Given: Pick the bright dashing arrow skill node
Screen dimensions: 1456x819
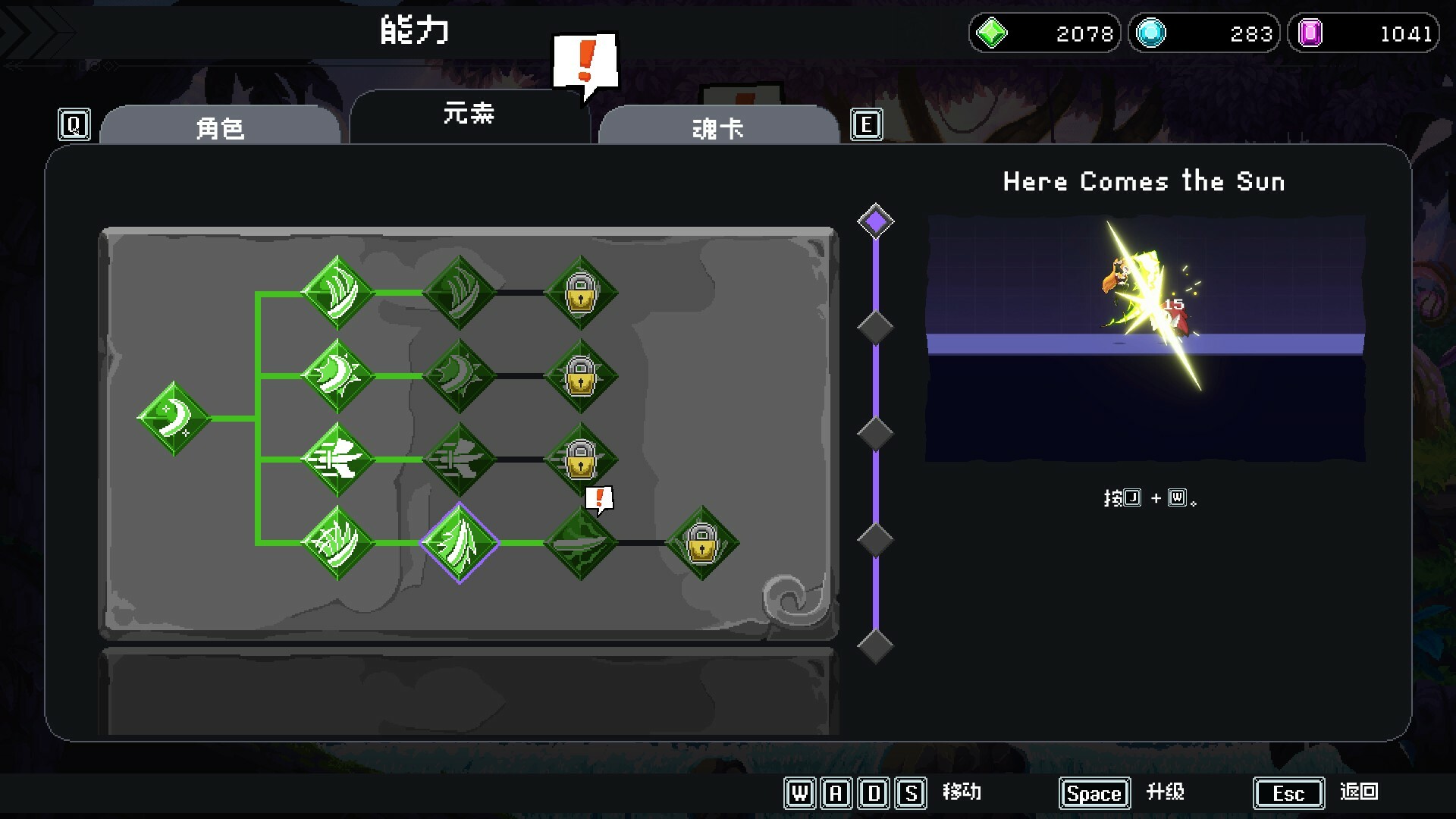Looking at the screenshot, I should point(337,460).
